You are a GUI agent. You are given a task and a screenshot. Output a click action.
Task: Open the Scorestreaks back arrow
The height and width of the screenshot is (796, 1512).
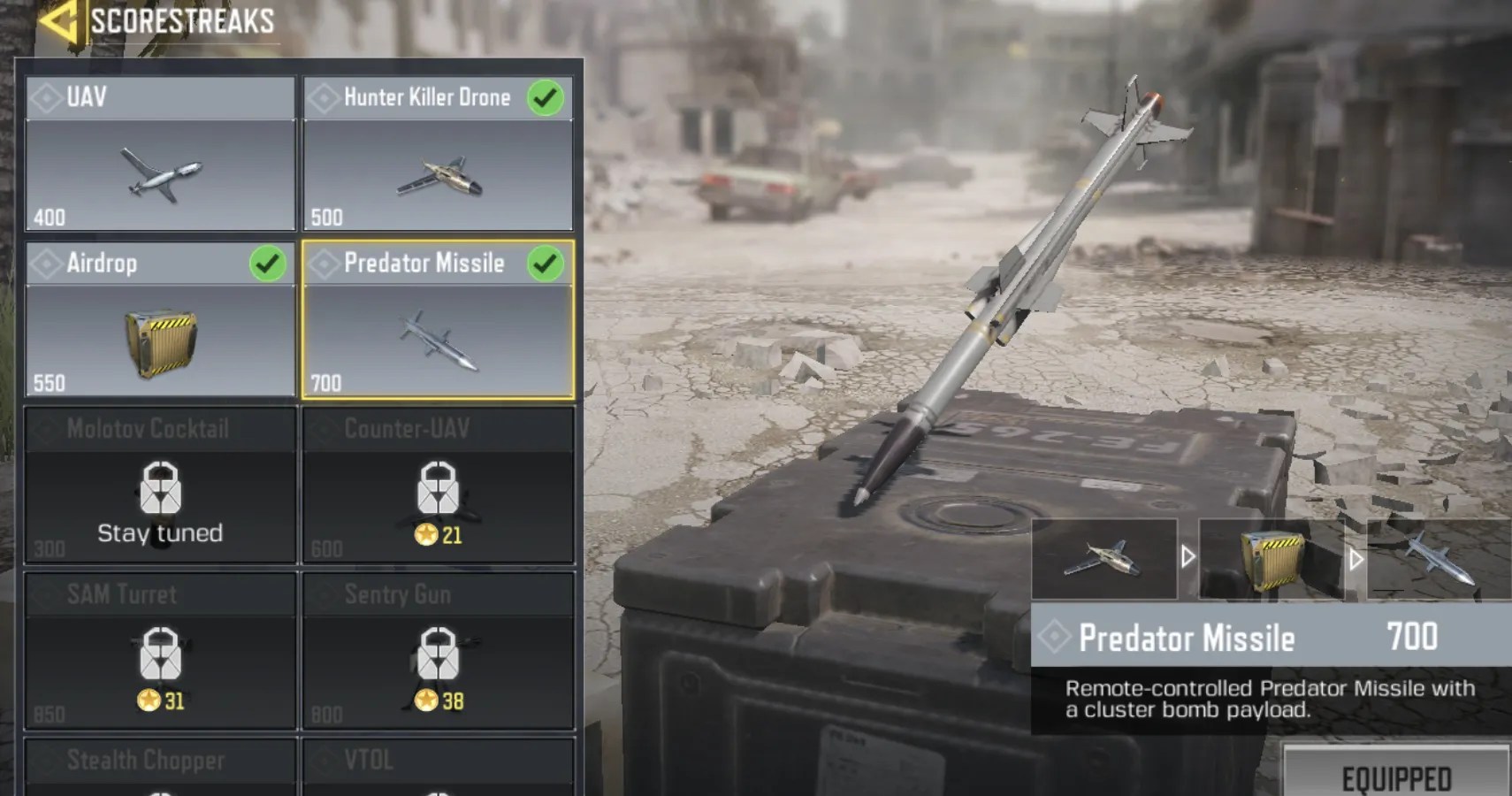point(57,20)
